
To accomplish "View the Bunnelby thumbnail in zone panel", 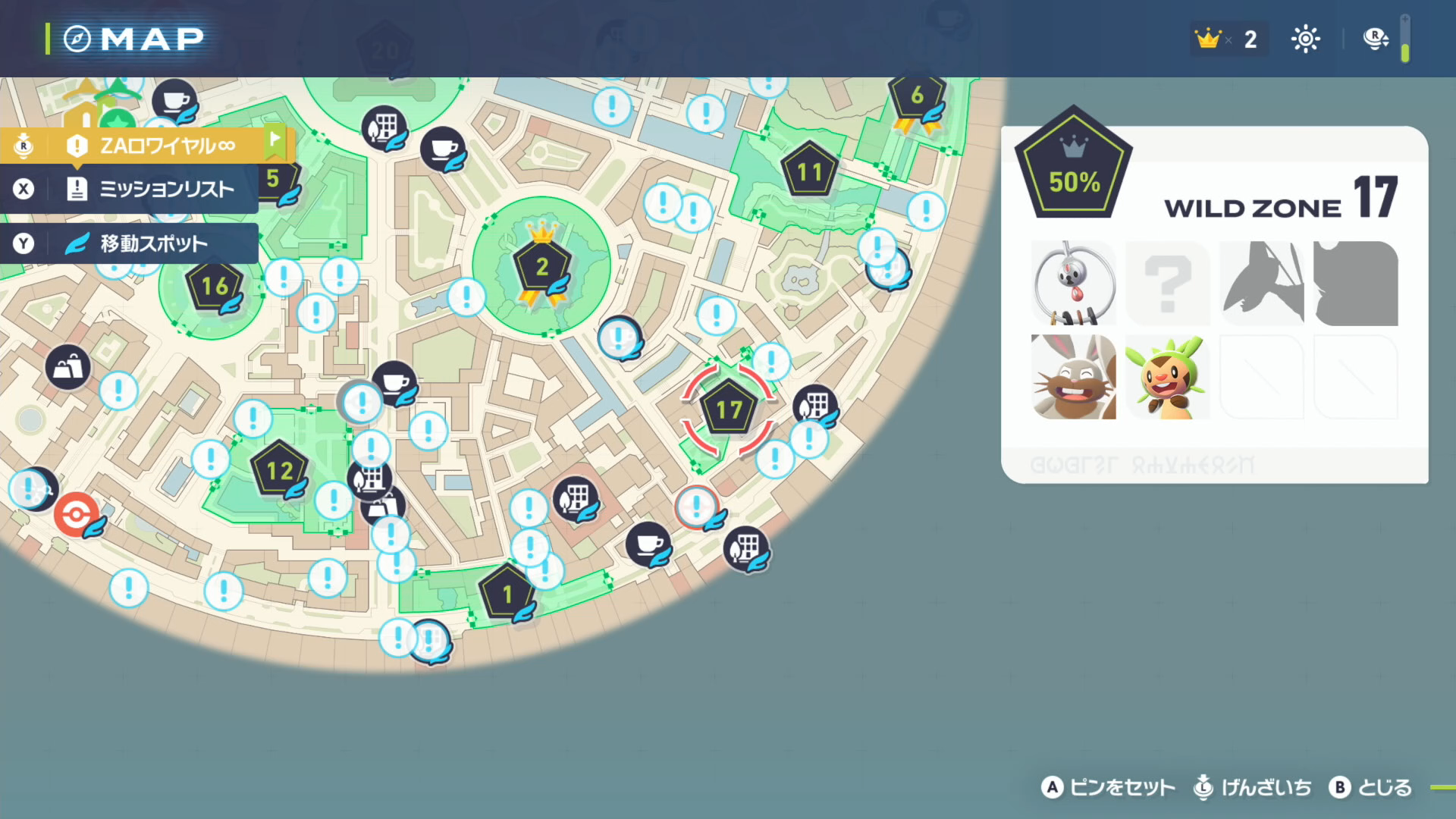I will pyautogui.click(x=1073, y=377).
